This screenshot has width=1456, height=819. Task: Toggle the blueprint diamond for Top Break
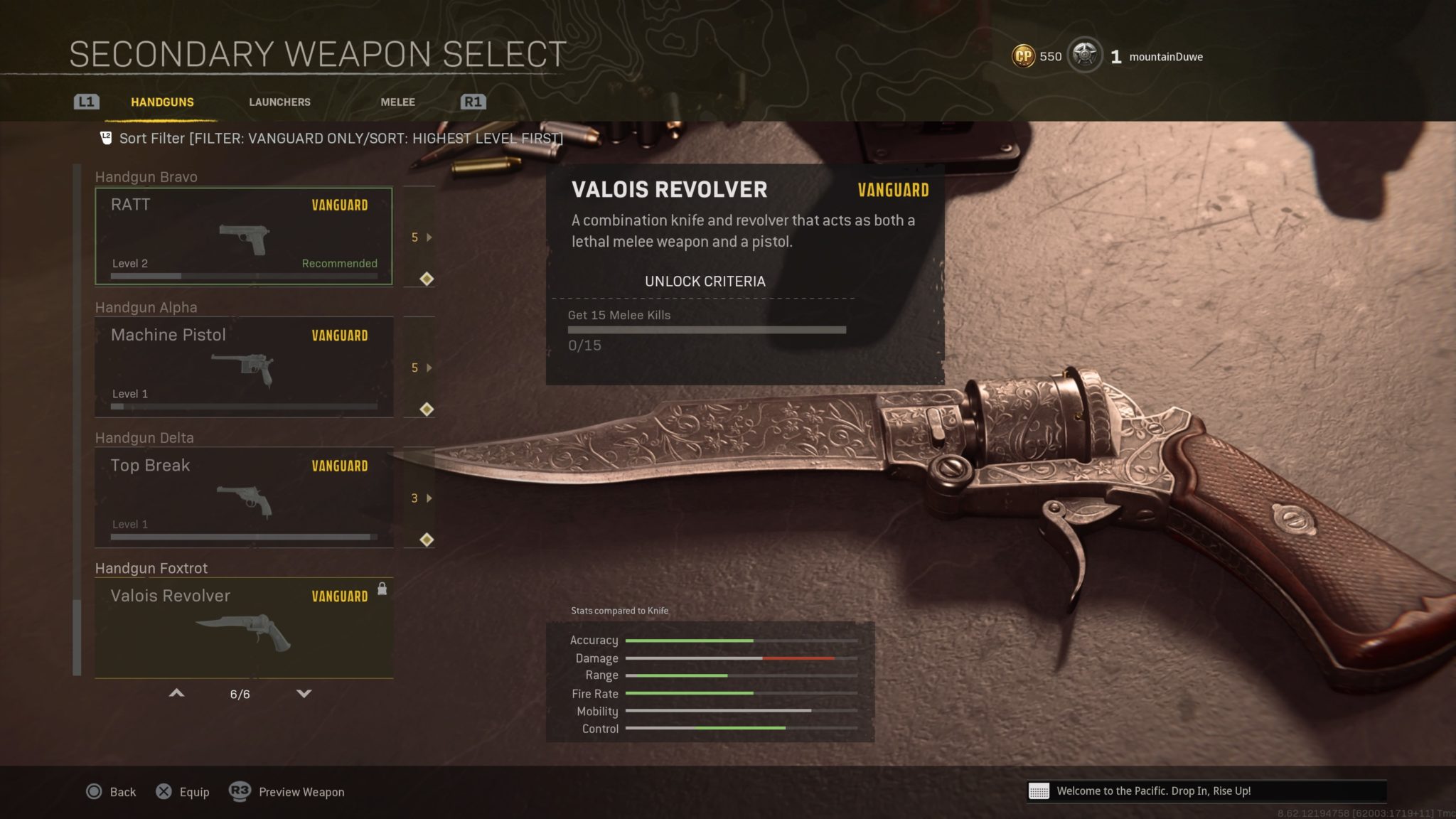pyautogui.click(x=426, y=540)
